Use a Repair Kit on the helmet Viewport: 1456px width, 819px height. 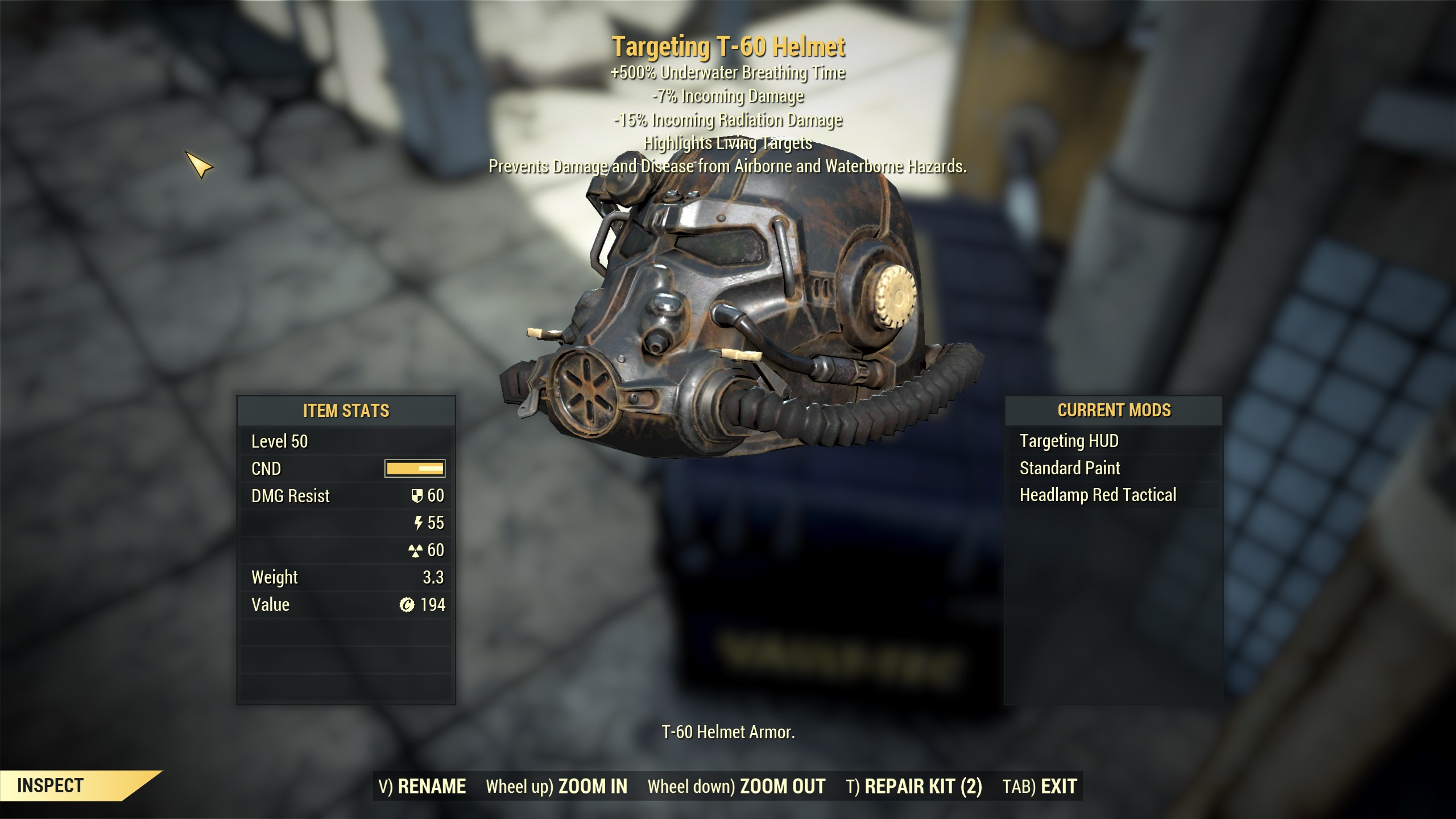[x=913, y=786]
